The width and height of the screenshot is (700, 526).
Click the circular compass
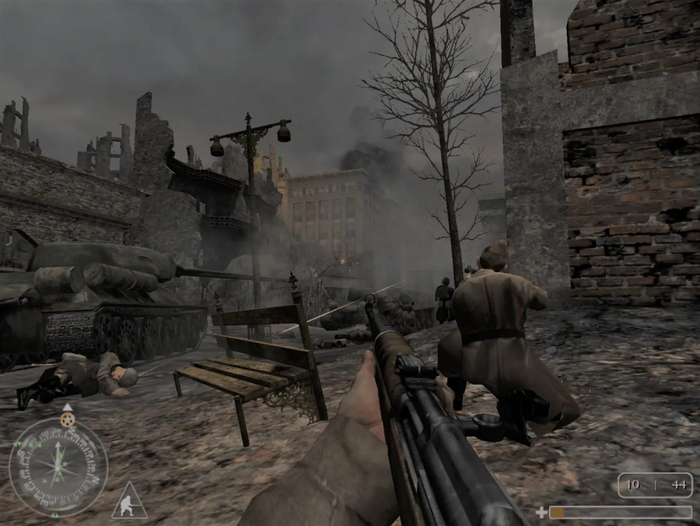(x=58, y=466)
